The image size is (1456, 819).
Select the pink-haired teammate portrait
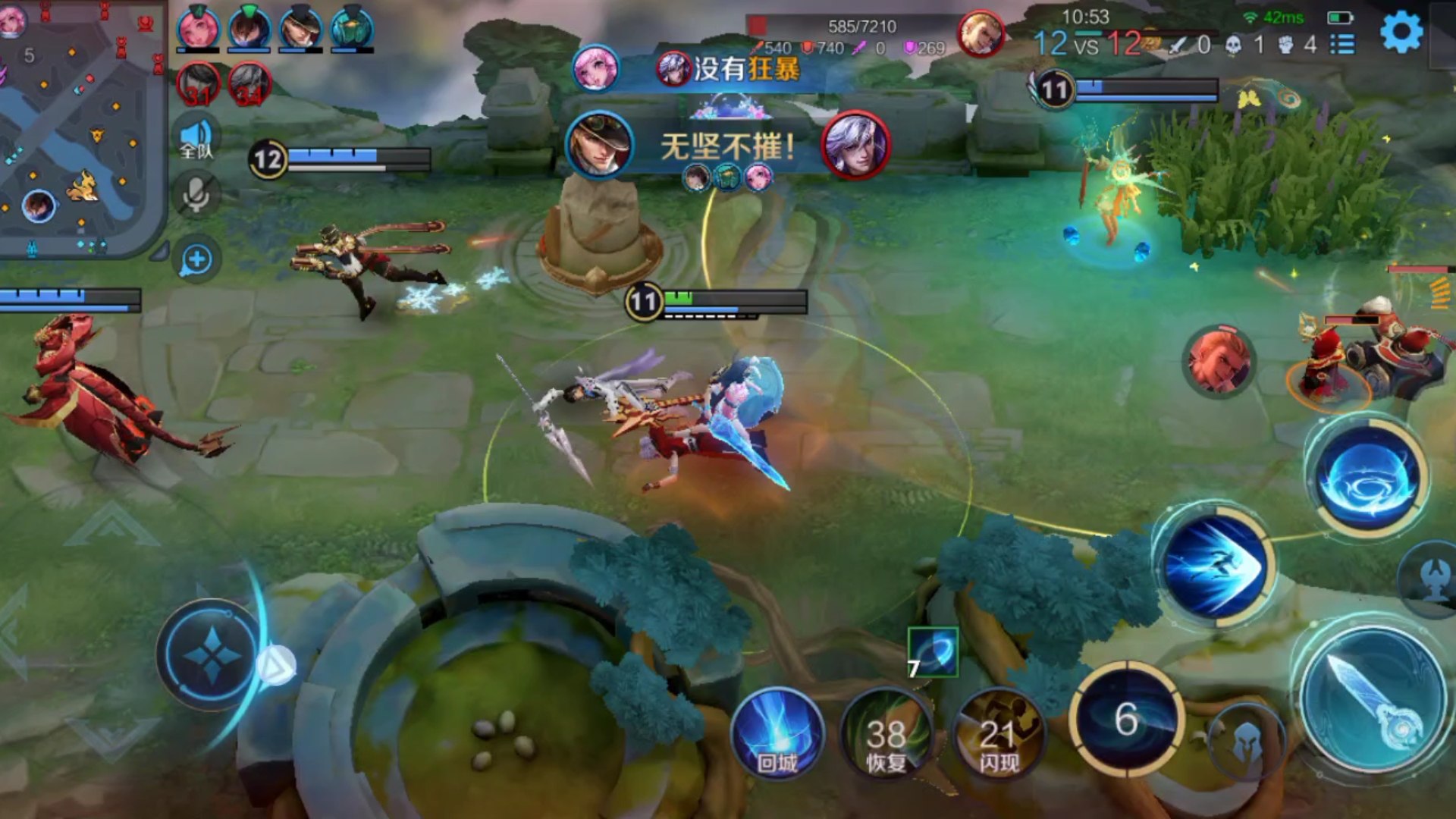(198, 29)
